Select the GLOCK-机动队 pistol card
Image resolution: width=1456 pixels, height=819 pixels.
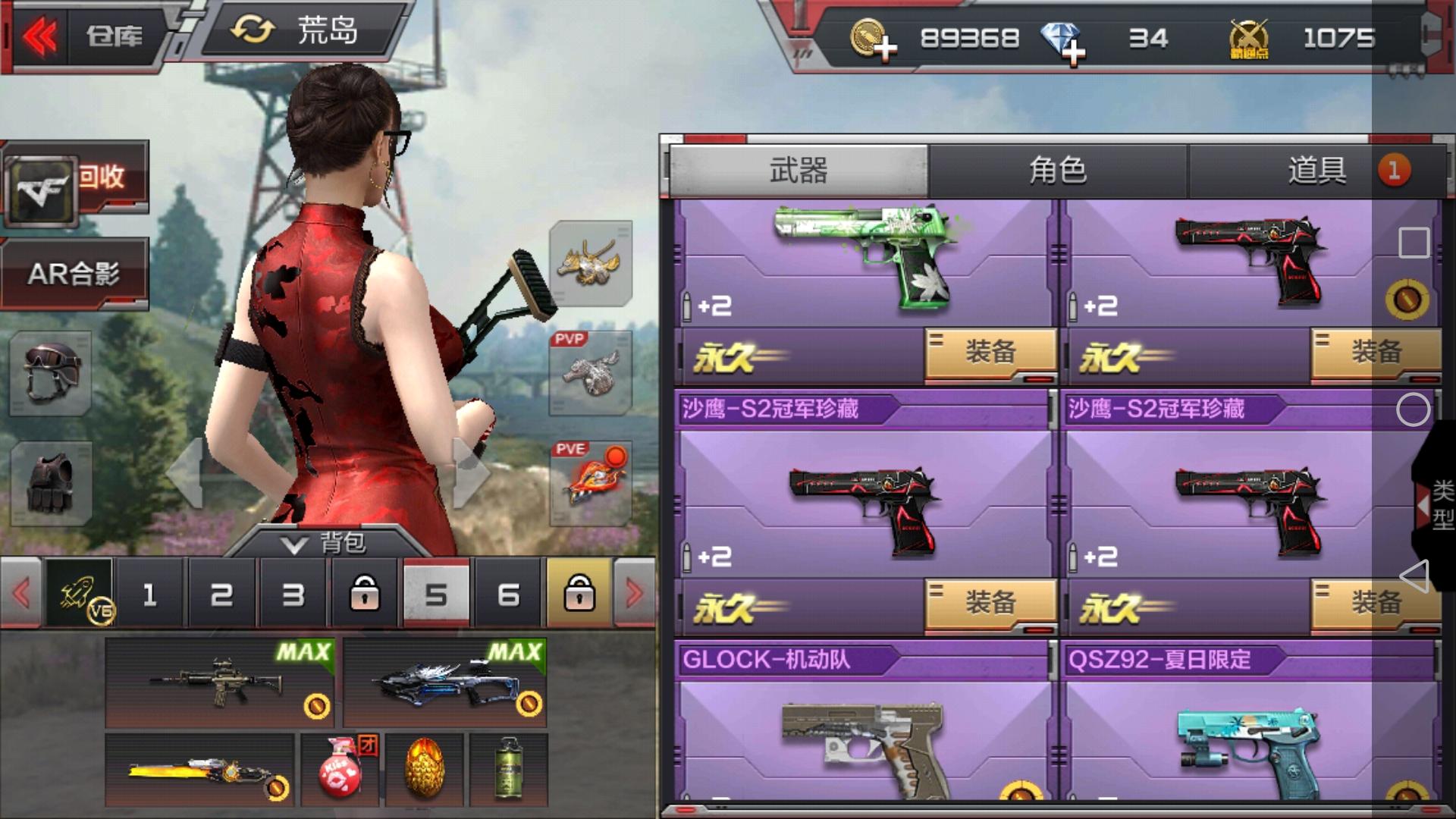(864, 728)
